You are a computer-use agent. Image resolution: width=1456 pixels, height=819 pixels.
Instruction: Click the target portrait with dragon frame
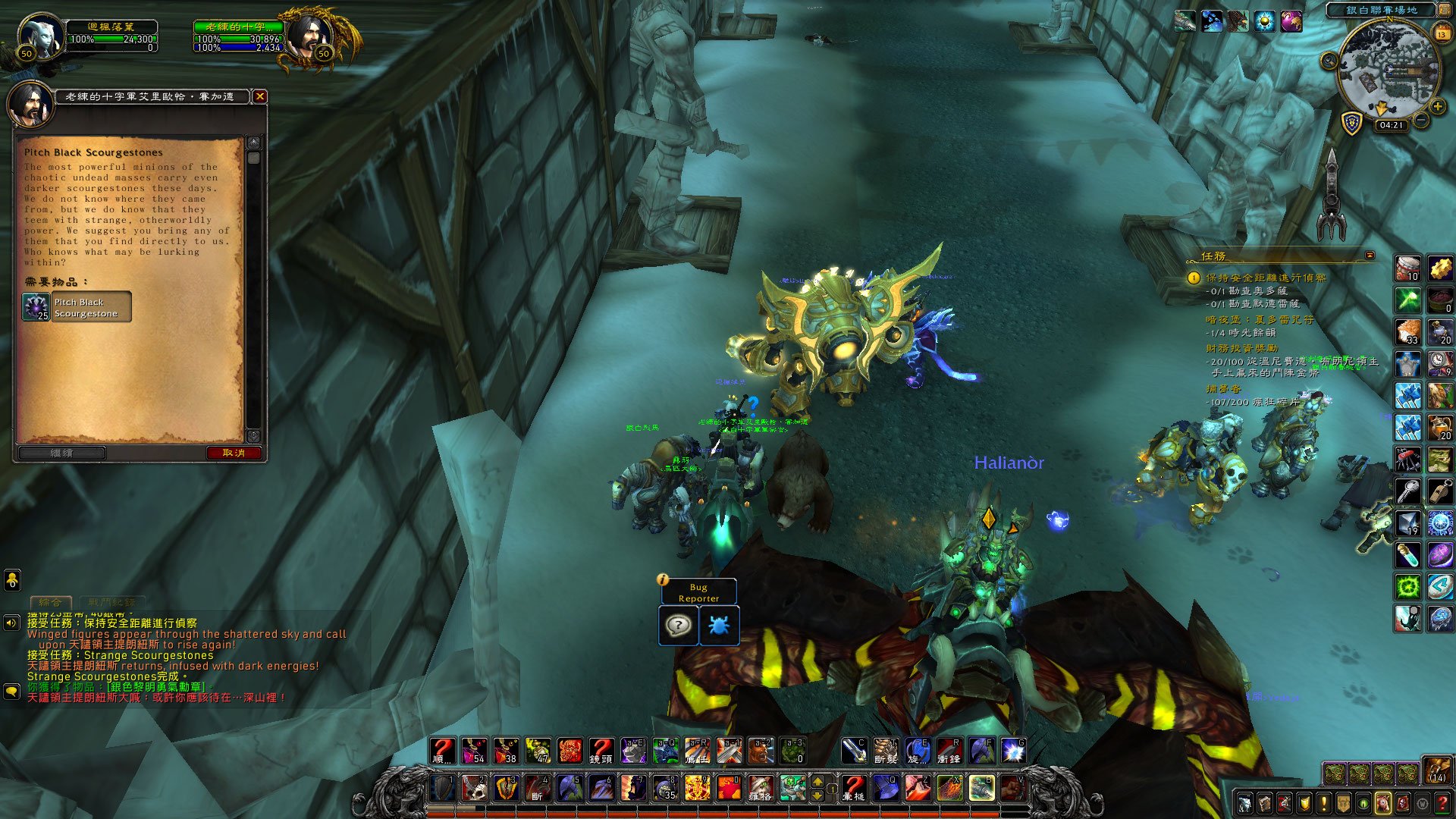tap(311, 36)
